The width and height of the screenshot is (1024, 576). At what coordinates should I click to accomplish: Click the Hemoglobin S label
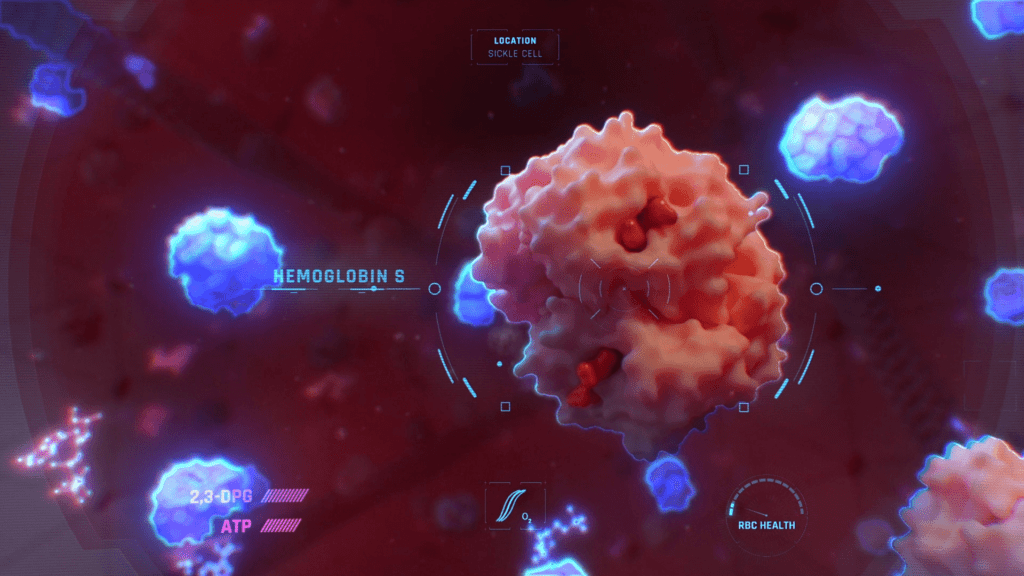click(x=339, y=277)
